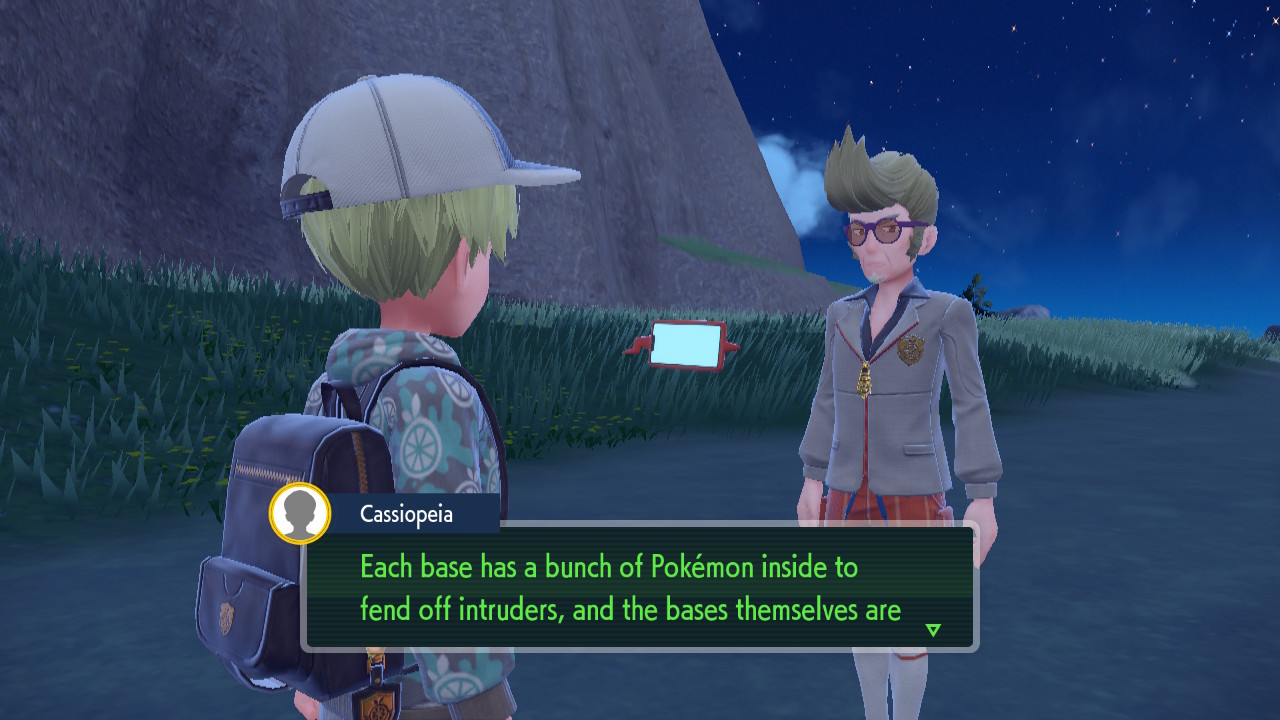Click Cassiopeia's speaker portrait icon
Viewport: 1280px width, 720px height.
[x=300, y=513]
